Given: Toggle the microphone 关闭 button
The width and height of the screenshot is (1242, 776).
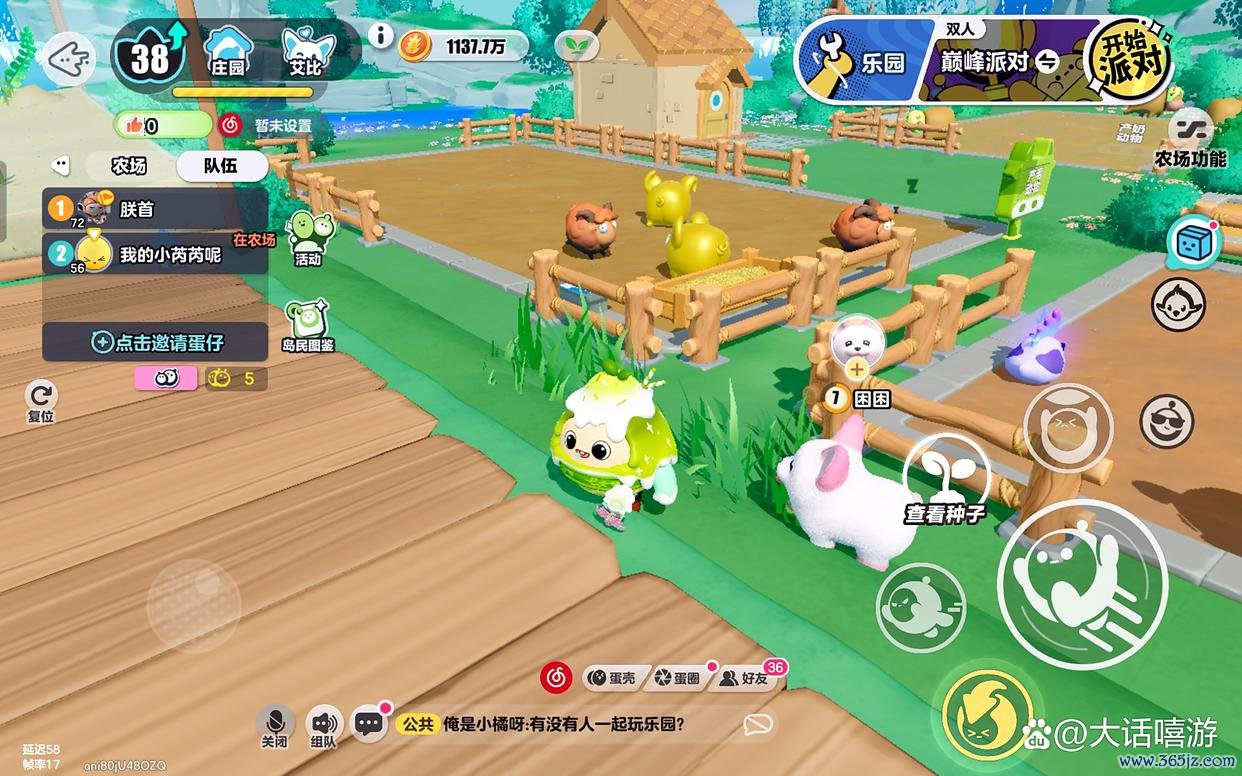Looking at the screenshot, I should coord(274,725).
